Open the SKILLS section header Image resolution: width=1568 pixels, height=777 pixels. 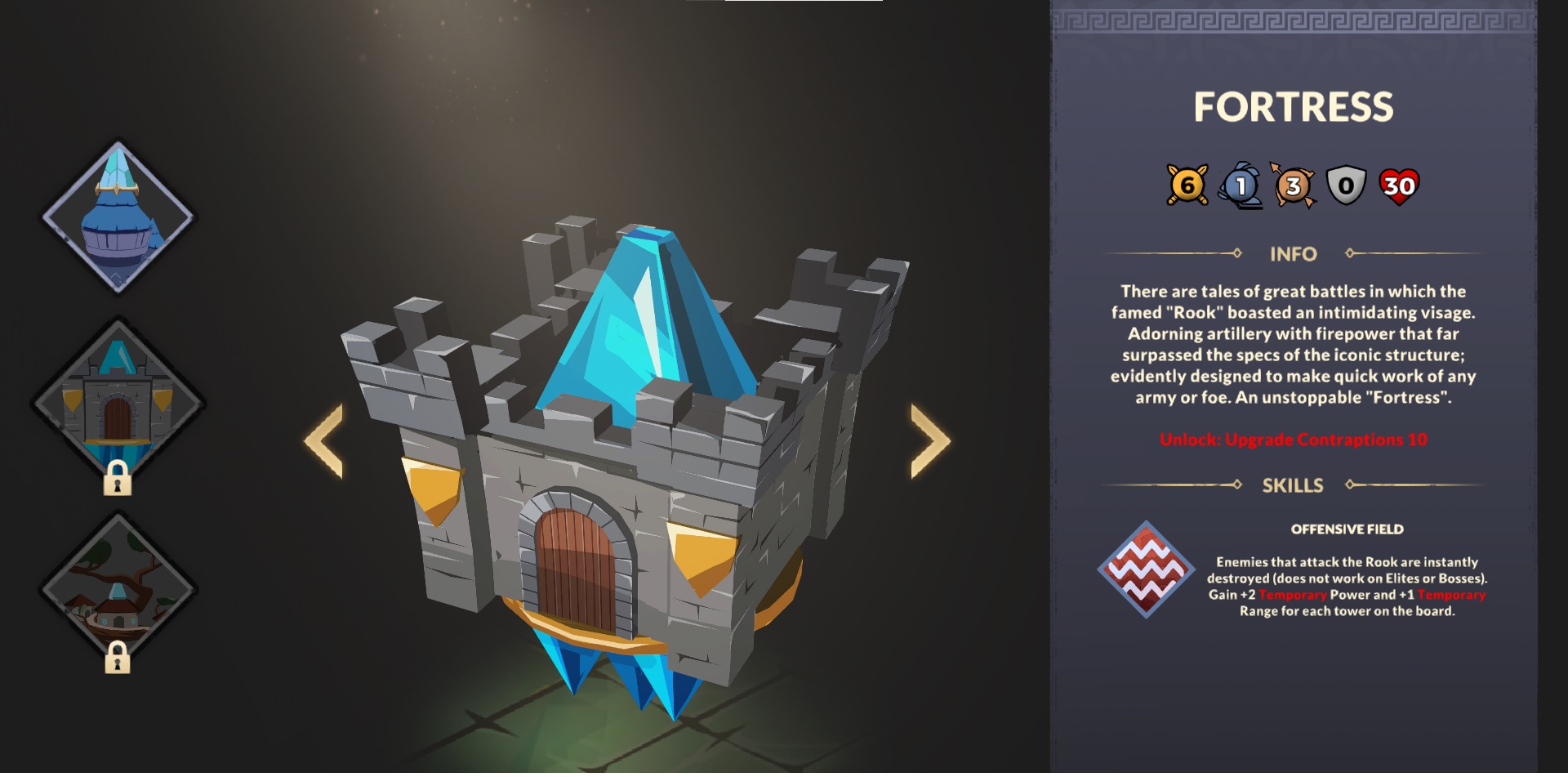1291,485
